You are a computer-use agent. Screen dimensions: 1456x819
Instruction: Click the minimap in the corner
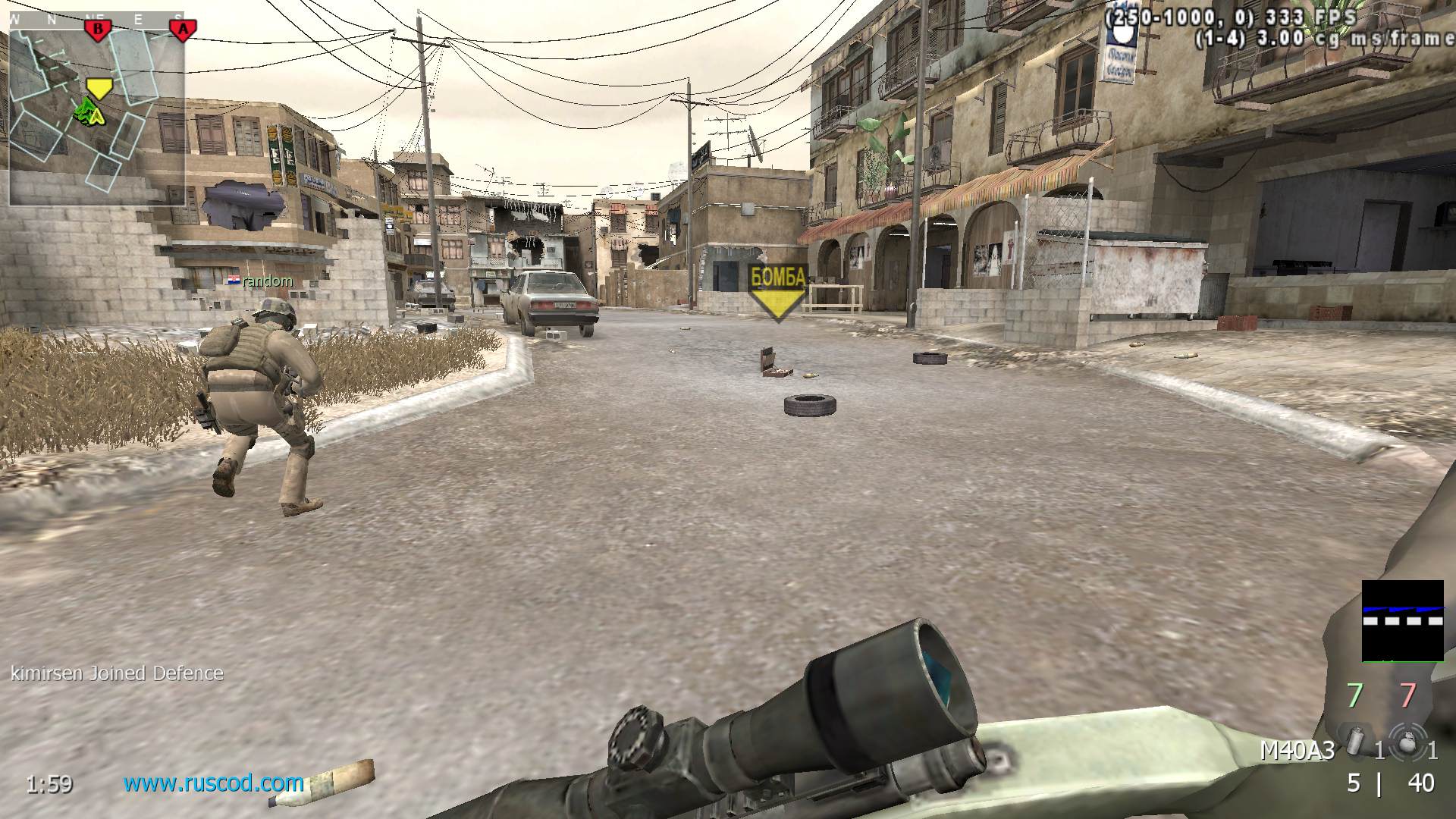[x=97, y=108]
